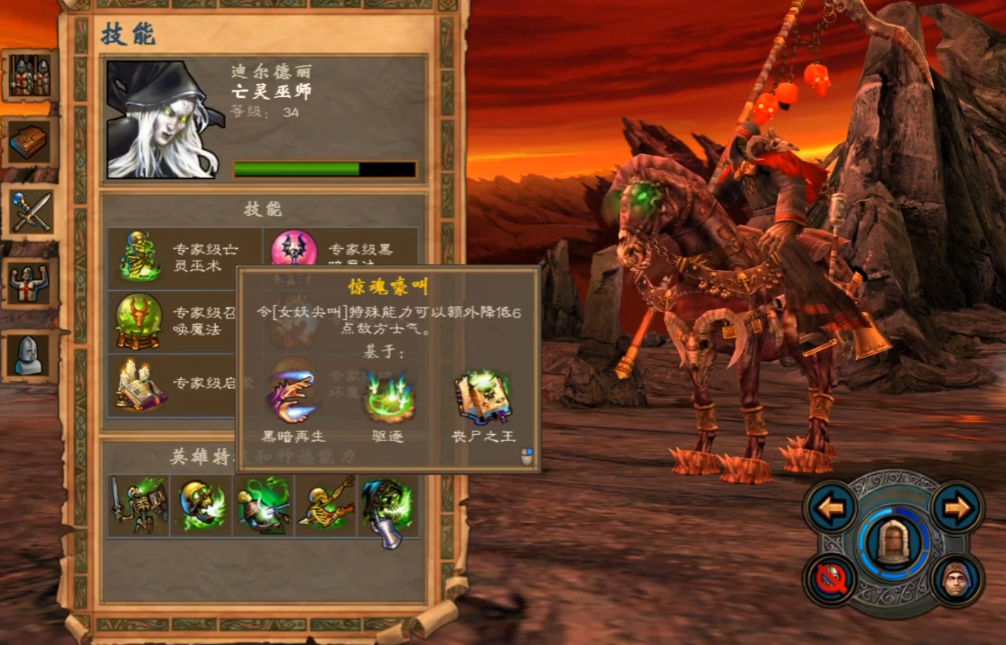
Task: Switch to the knight helmet bust tab
Action: point(29,353)
